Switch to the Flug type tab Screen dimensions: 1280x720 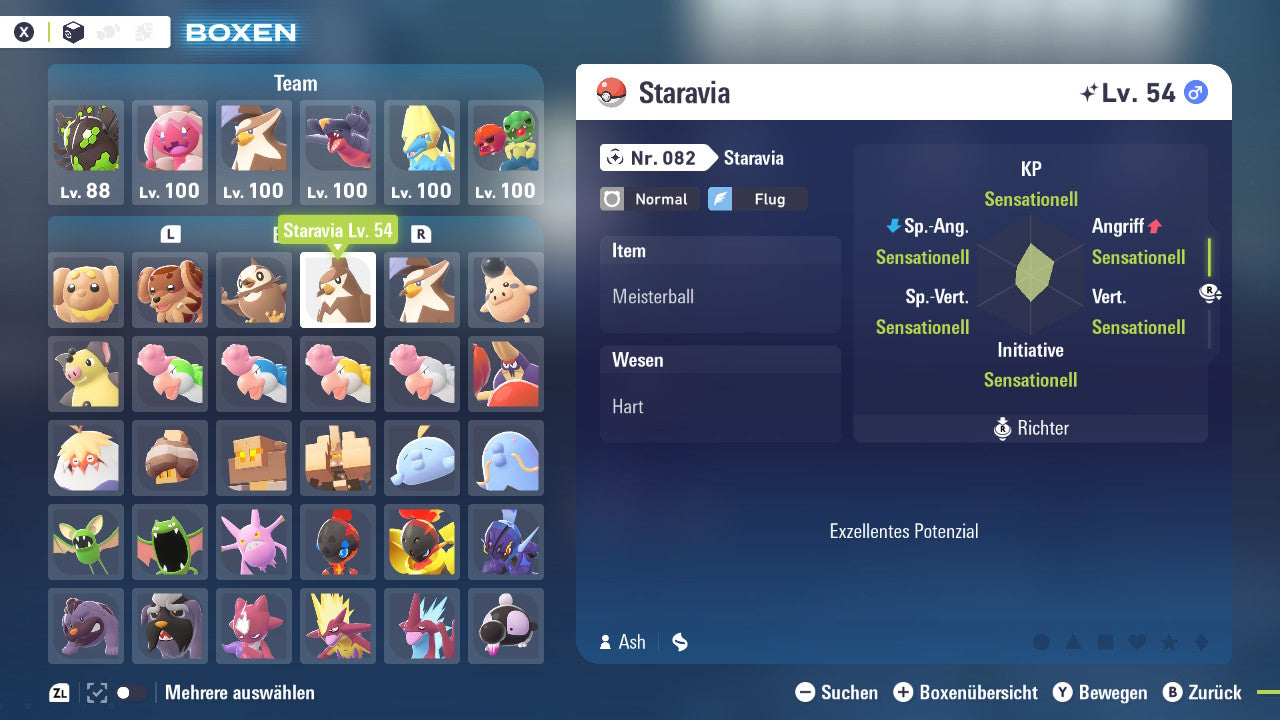point(758,199)
